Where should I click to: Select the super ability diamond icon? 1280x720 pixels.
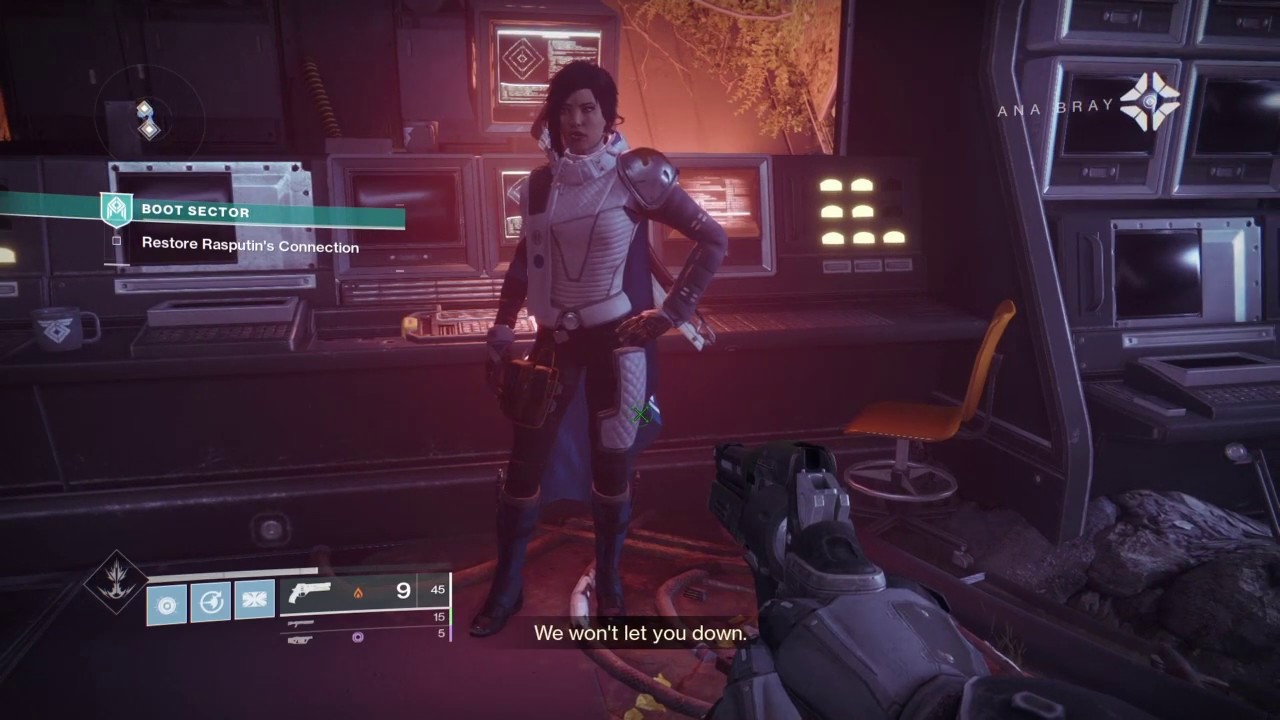tap(116, 581)
